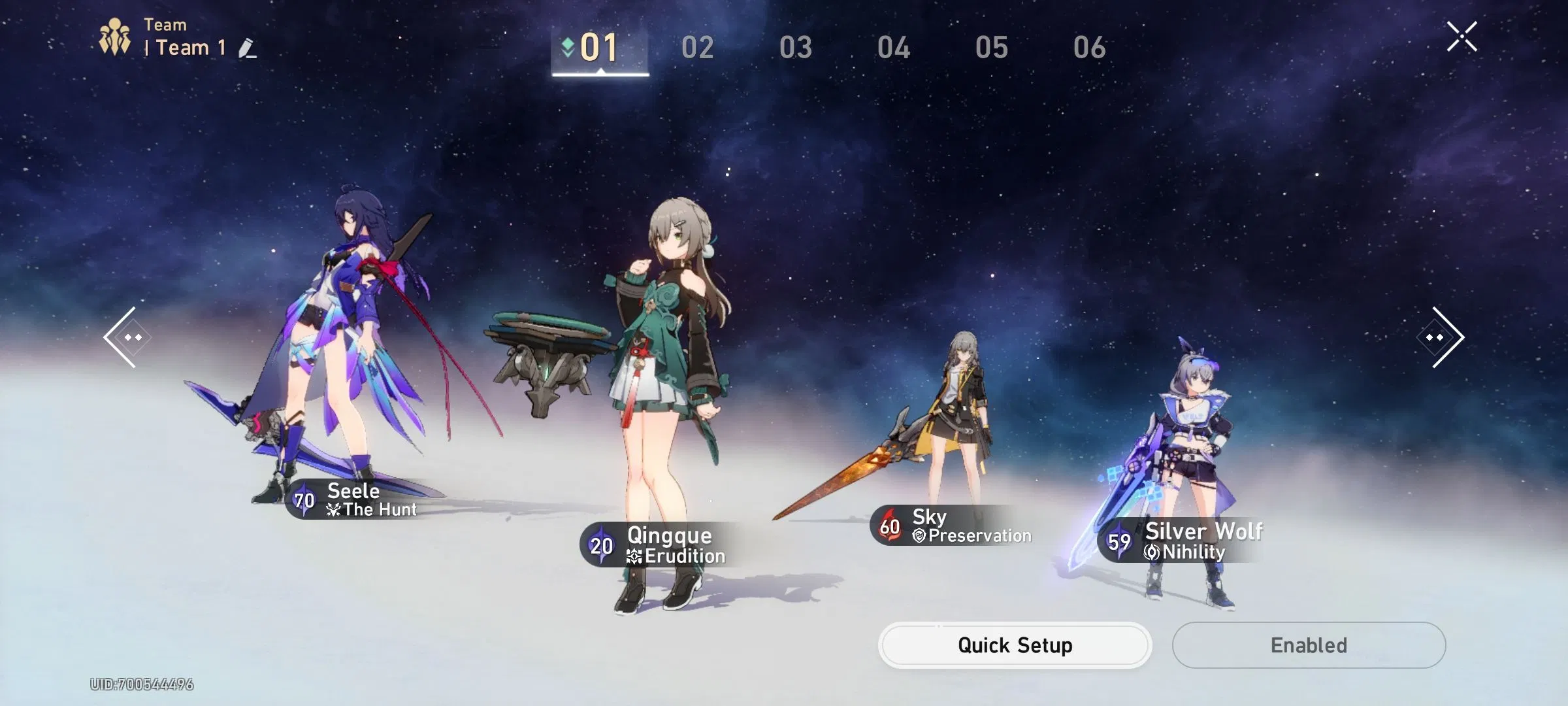
Task: Click the Nihility path icon beside Silver Wolf
Action: (1151, 552)
